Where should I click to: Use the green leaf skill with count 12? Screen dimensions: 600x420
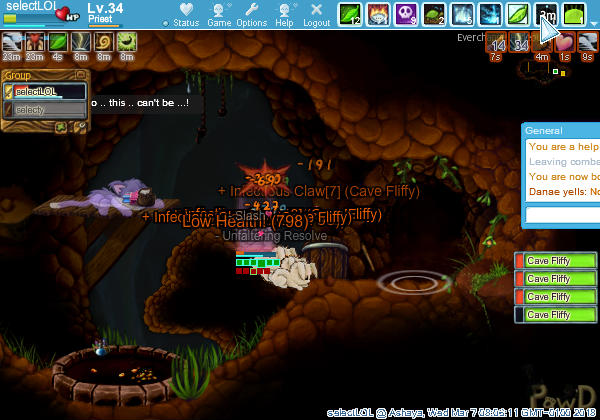[350, 14]
